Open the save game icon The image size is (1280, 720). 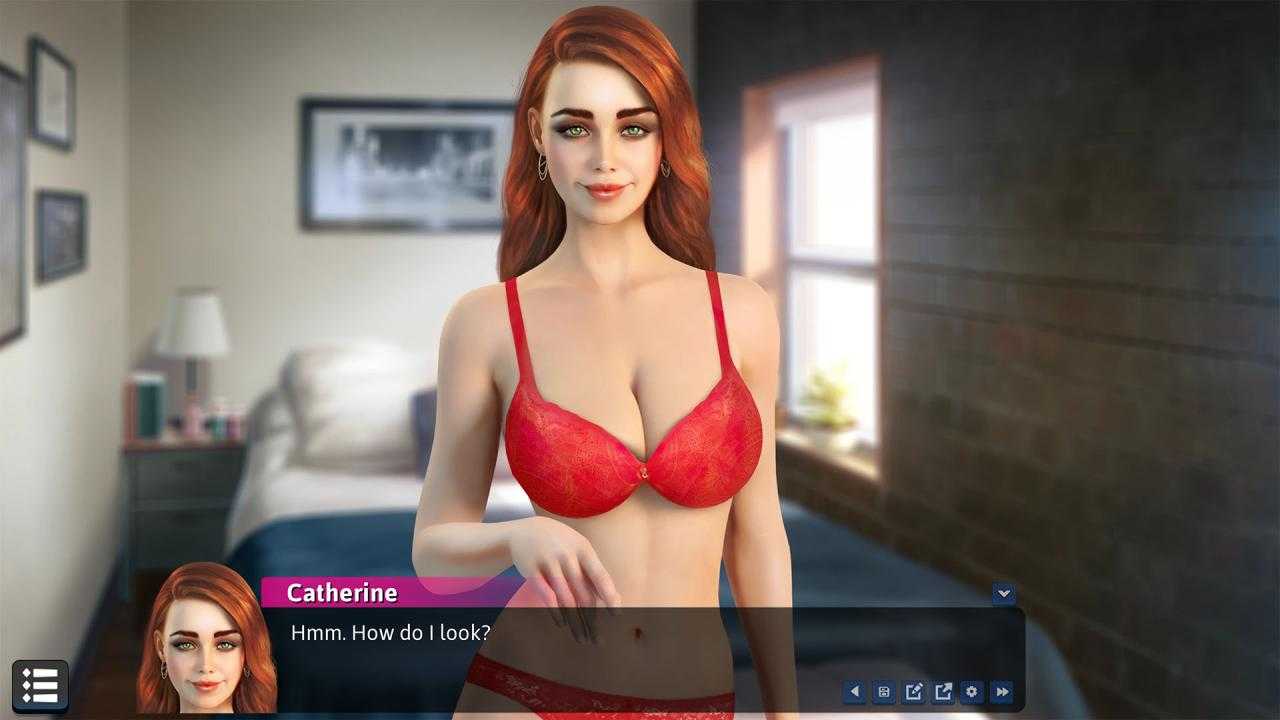coord(884,691)
